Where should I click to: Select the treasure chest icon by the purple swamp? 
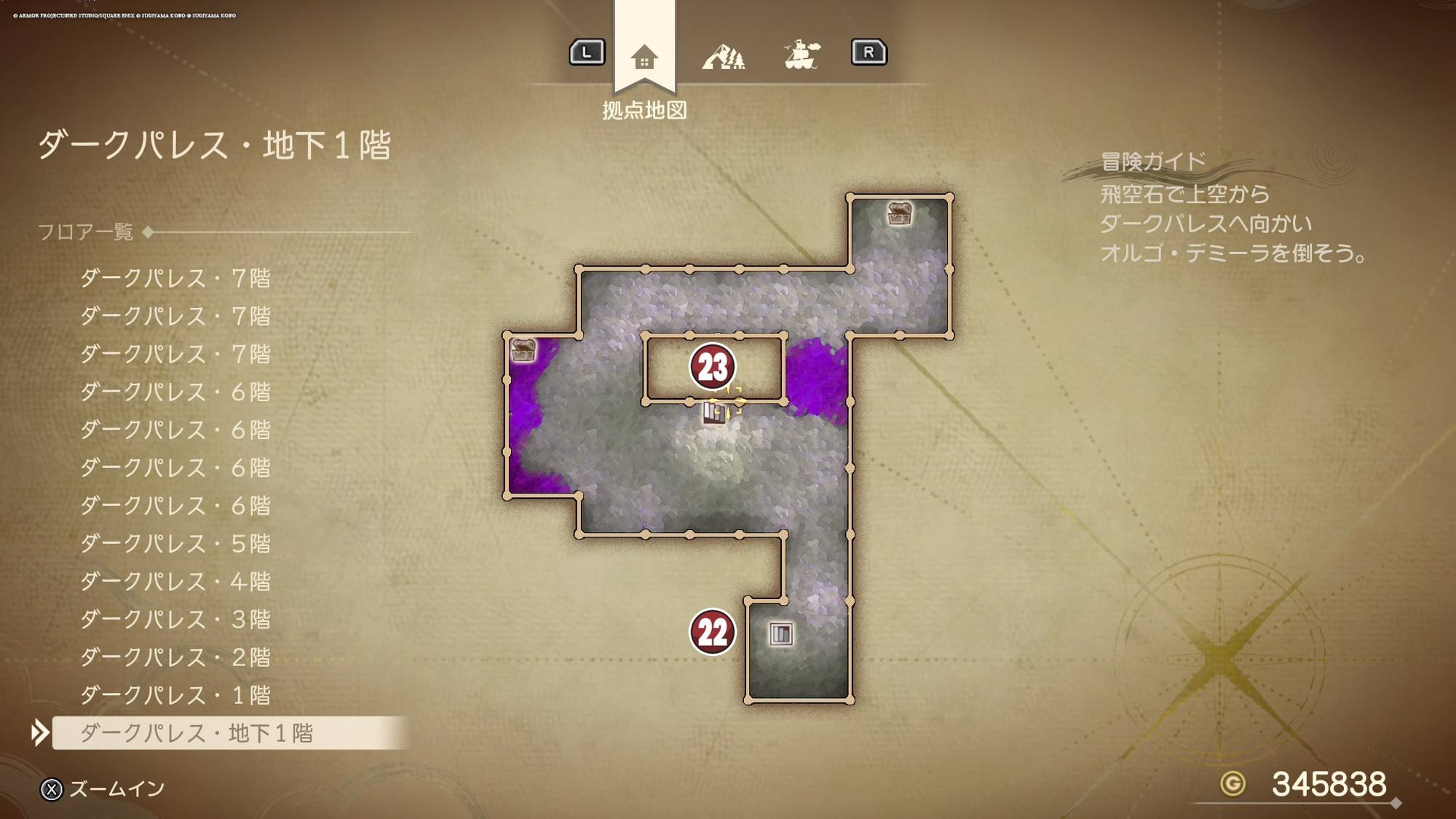[x=523, y=350]
